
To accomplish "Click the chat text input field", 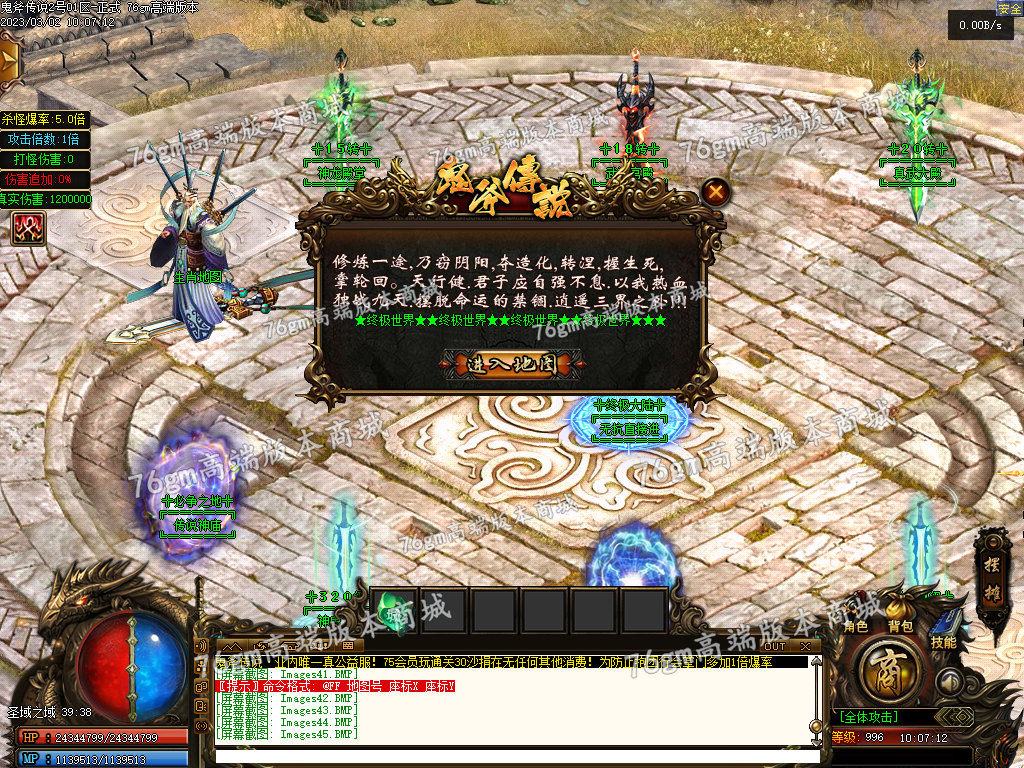I will 510,756.
